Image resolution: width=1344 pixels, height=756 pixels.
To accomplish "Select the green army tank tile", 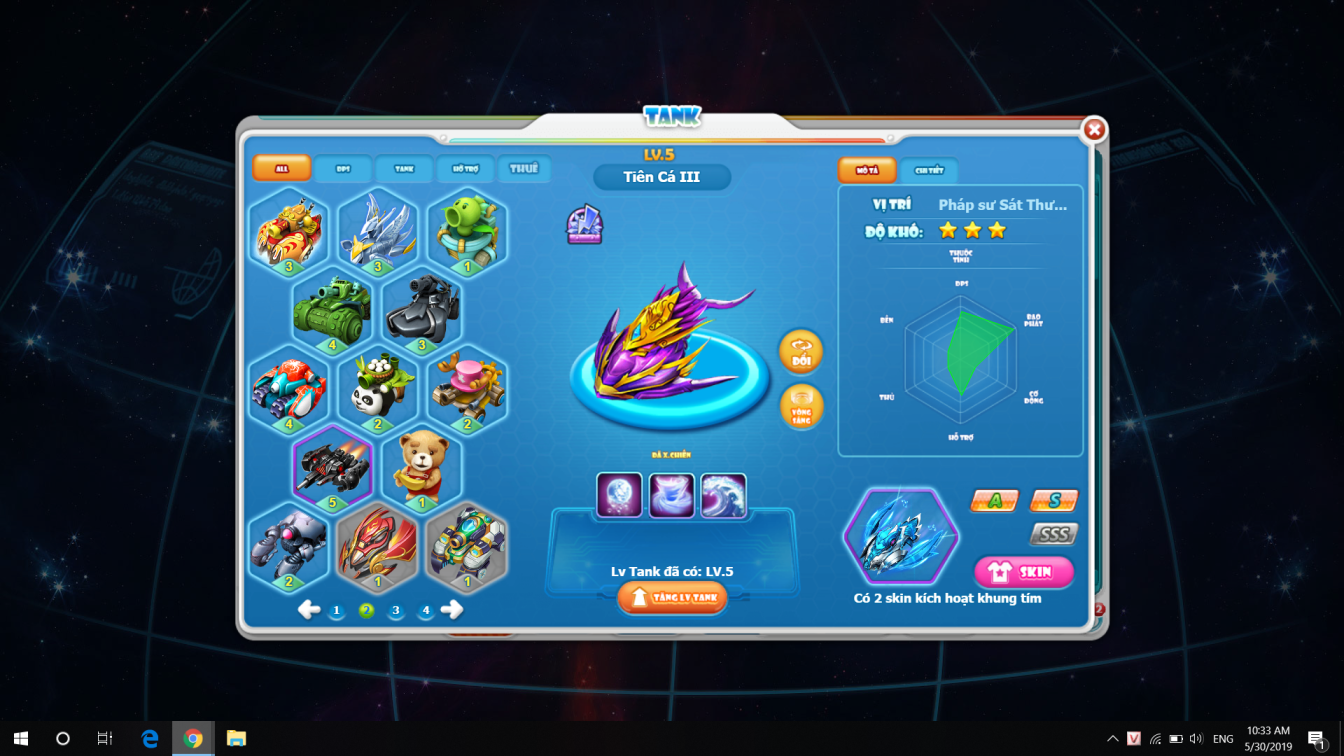I will (332, 310).
